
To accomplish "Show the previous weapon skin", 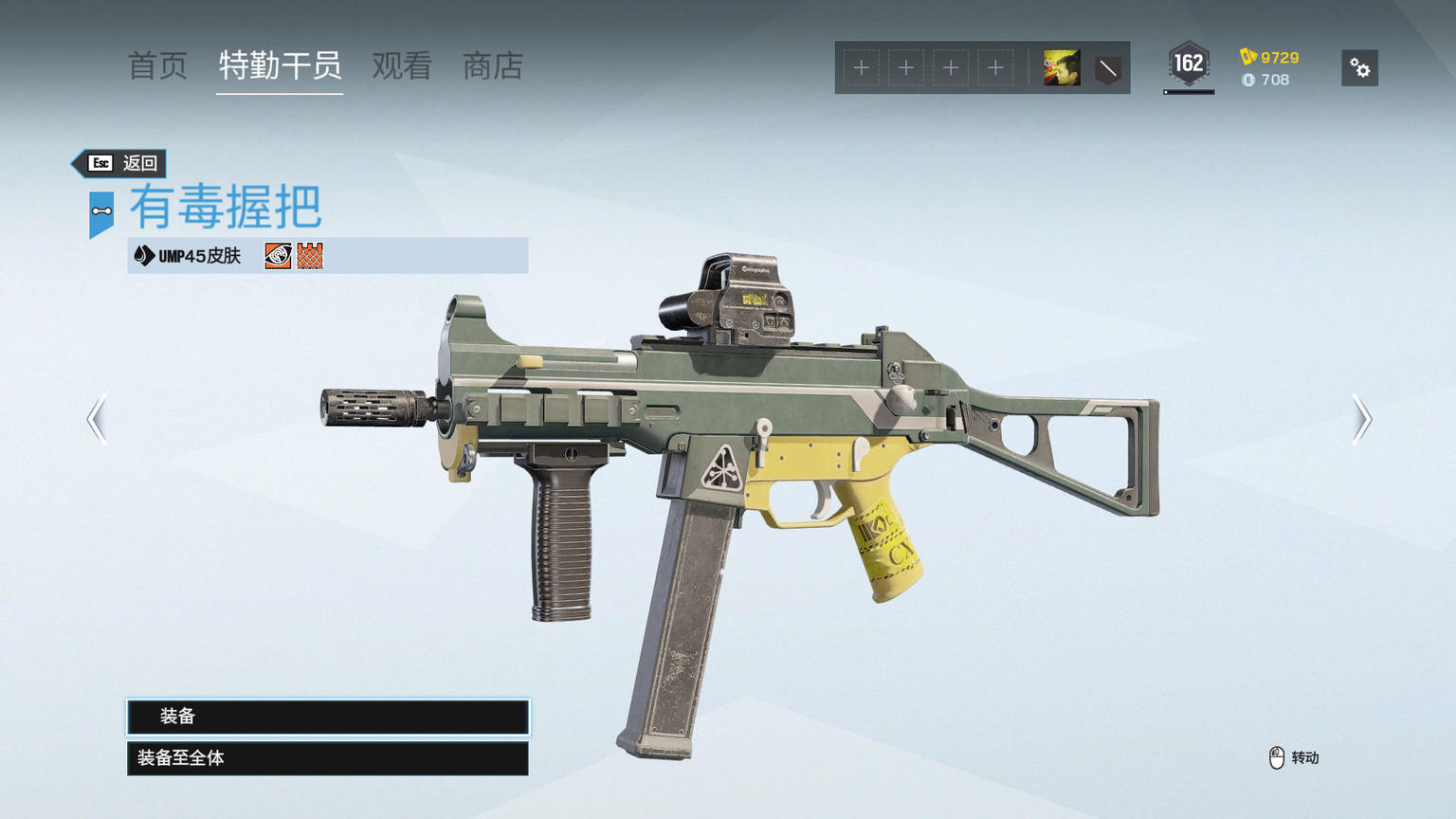I will tap(97, 419).
